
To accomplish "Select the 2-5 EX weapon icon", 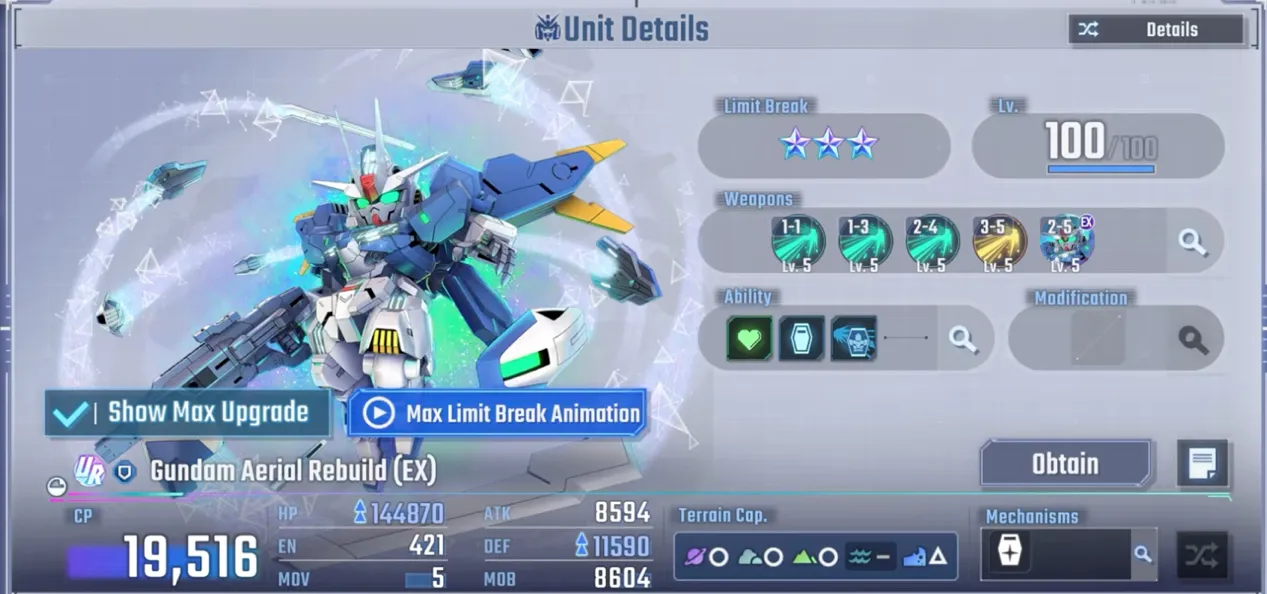I will tap(1066, 241).
